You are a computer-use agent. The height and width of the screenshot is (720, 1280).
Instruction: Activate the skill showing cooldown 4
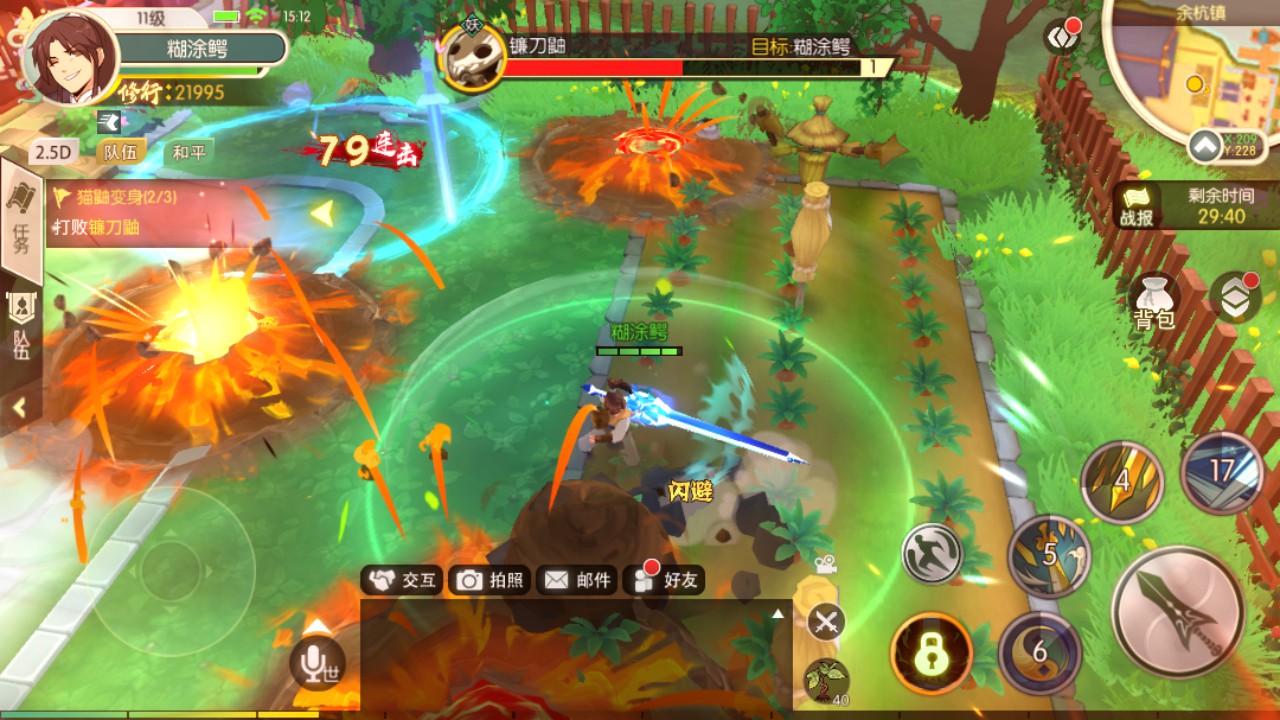coord(1122,482)
